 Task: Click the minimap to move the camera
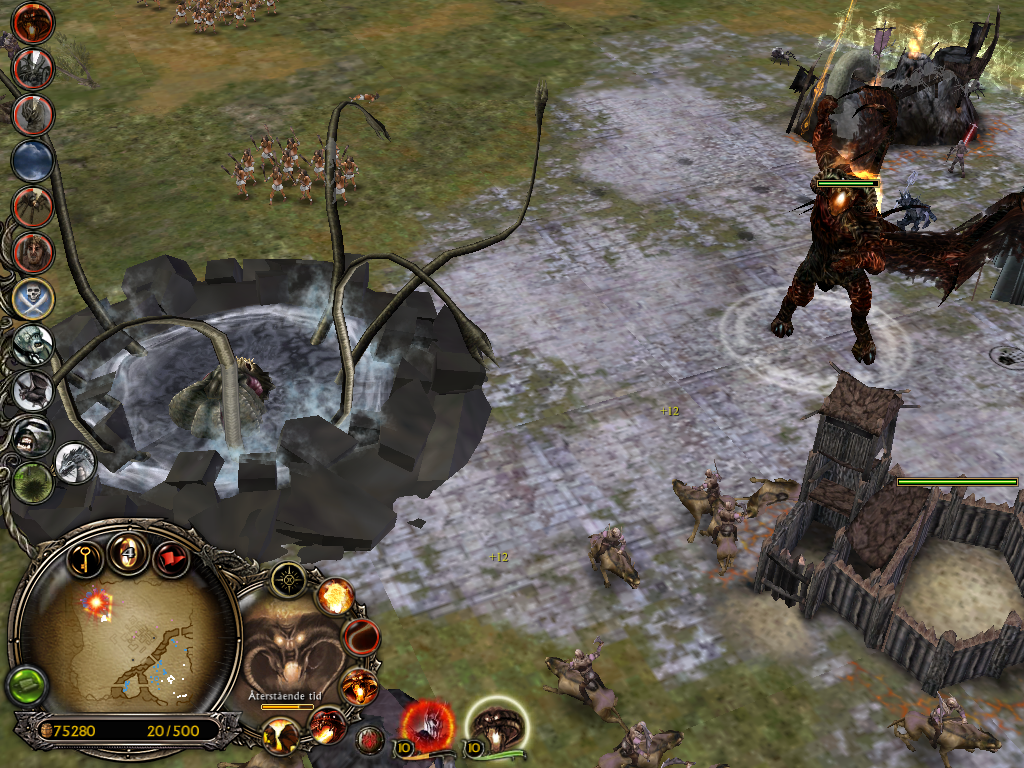tap(125, 640)
